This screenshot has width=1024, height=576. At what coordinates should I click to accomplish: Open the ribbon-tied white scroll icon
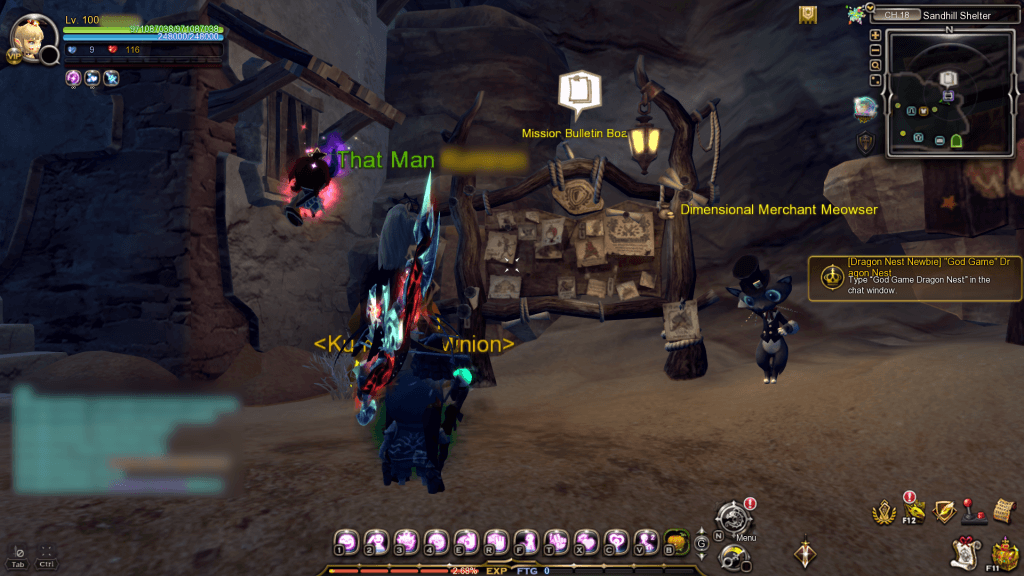coord(965,551)
